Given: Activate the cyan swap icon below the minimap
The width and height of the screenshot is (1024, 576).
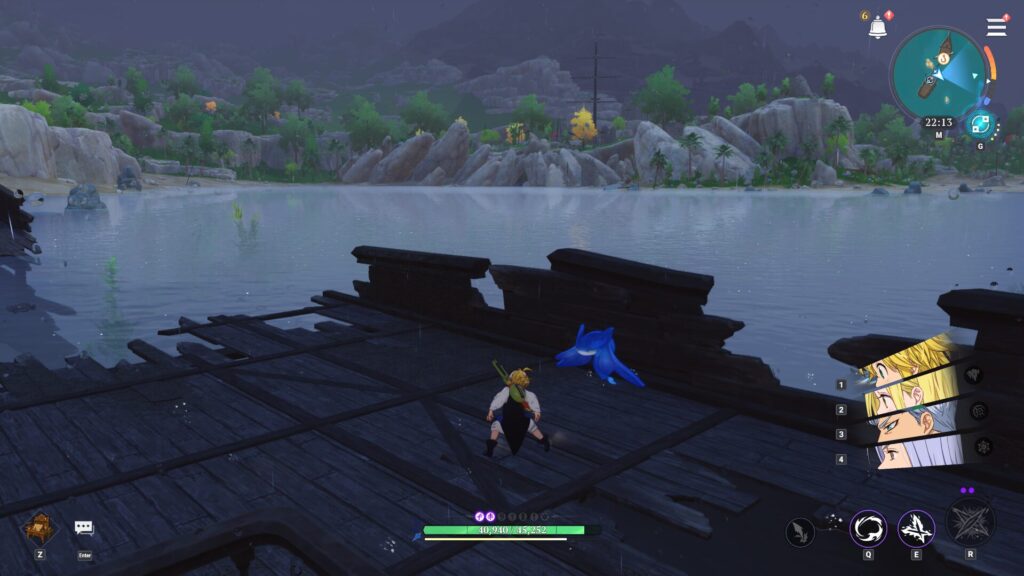Looking at the screenshot, I should tap(980, 124).
